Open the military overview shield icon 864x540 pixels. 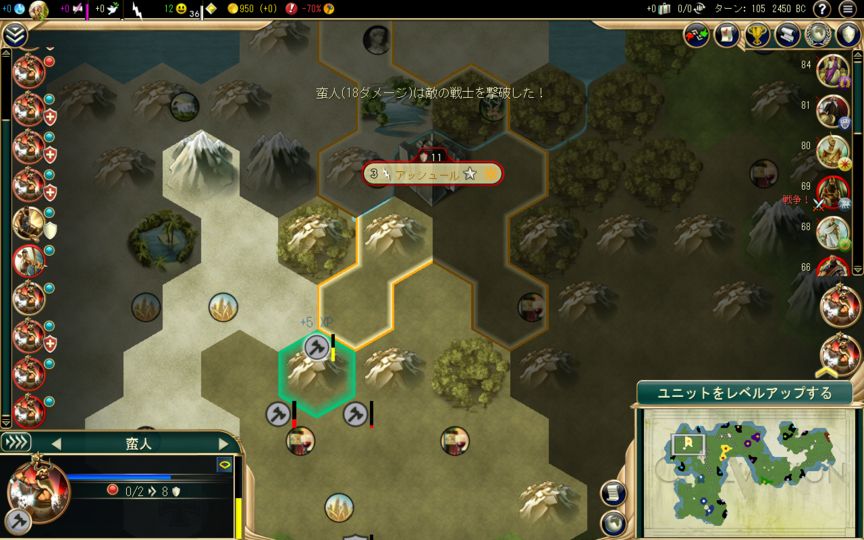click(x=848, y=35)
